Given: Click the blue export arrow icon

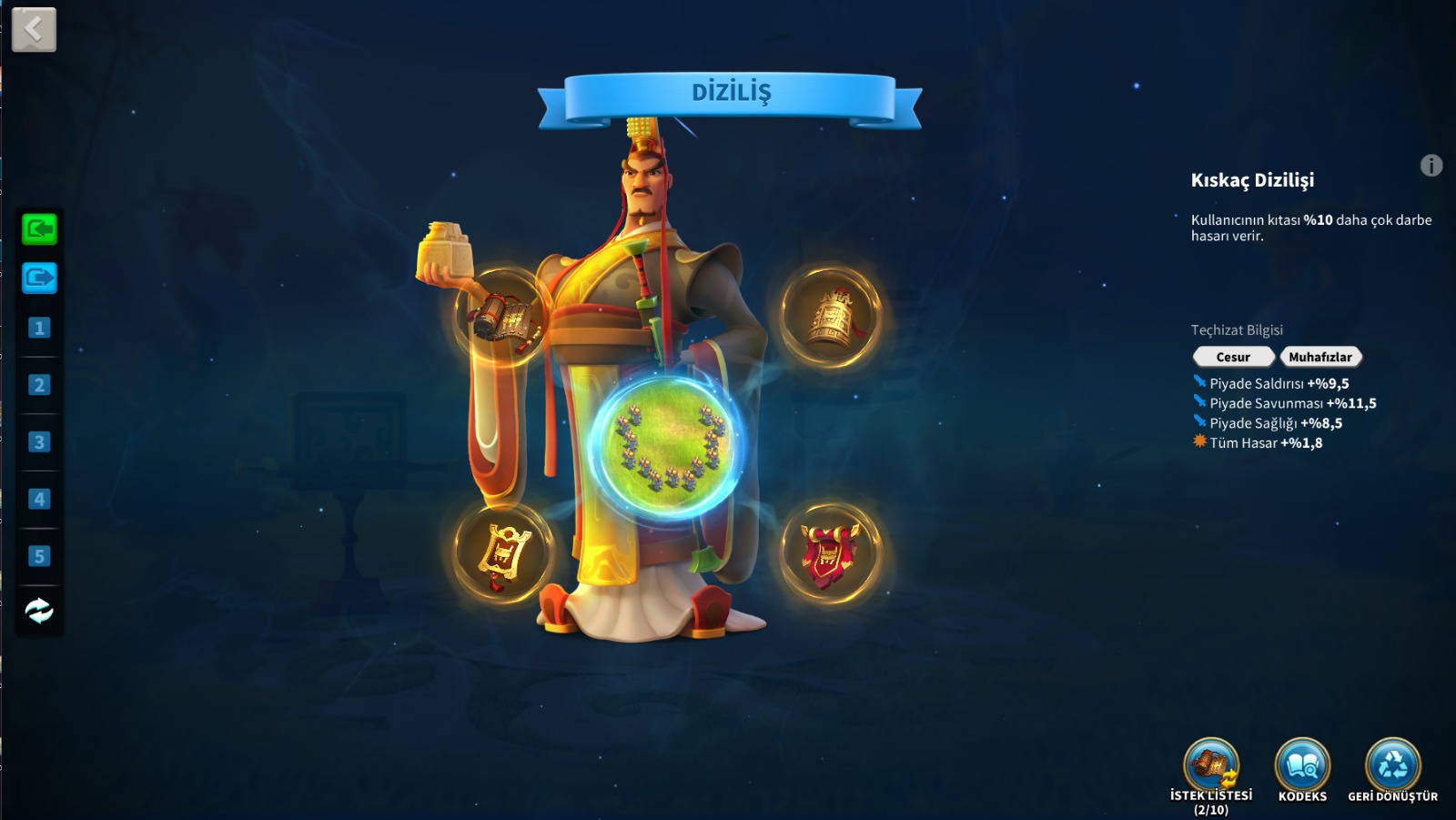Looking at the screenshot, I should (x=39, y=278).
